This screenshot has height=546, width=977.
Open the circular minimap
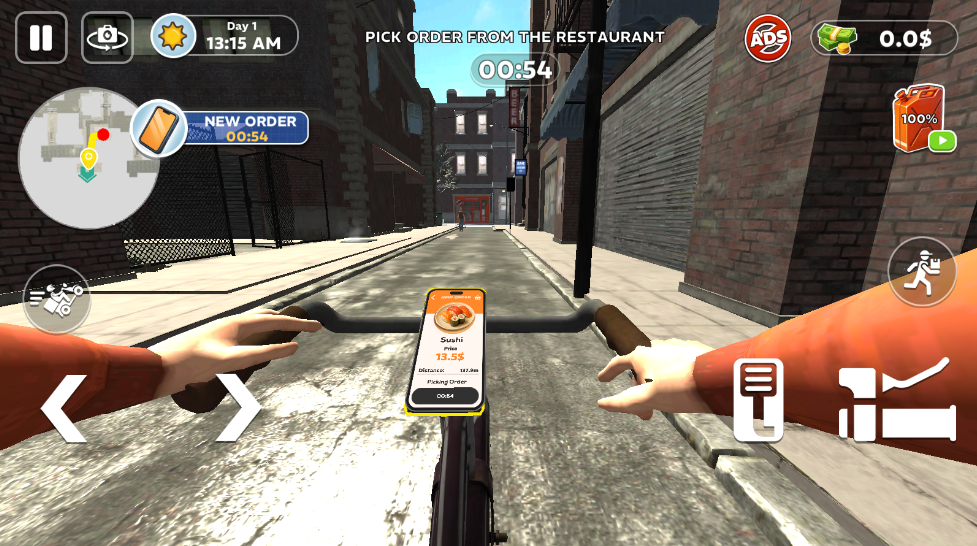pos(82,157)
